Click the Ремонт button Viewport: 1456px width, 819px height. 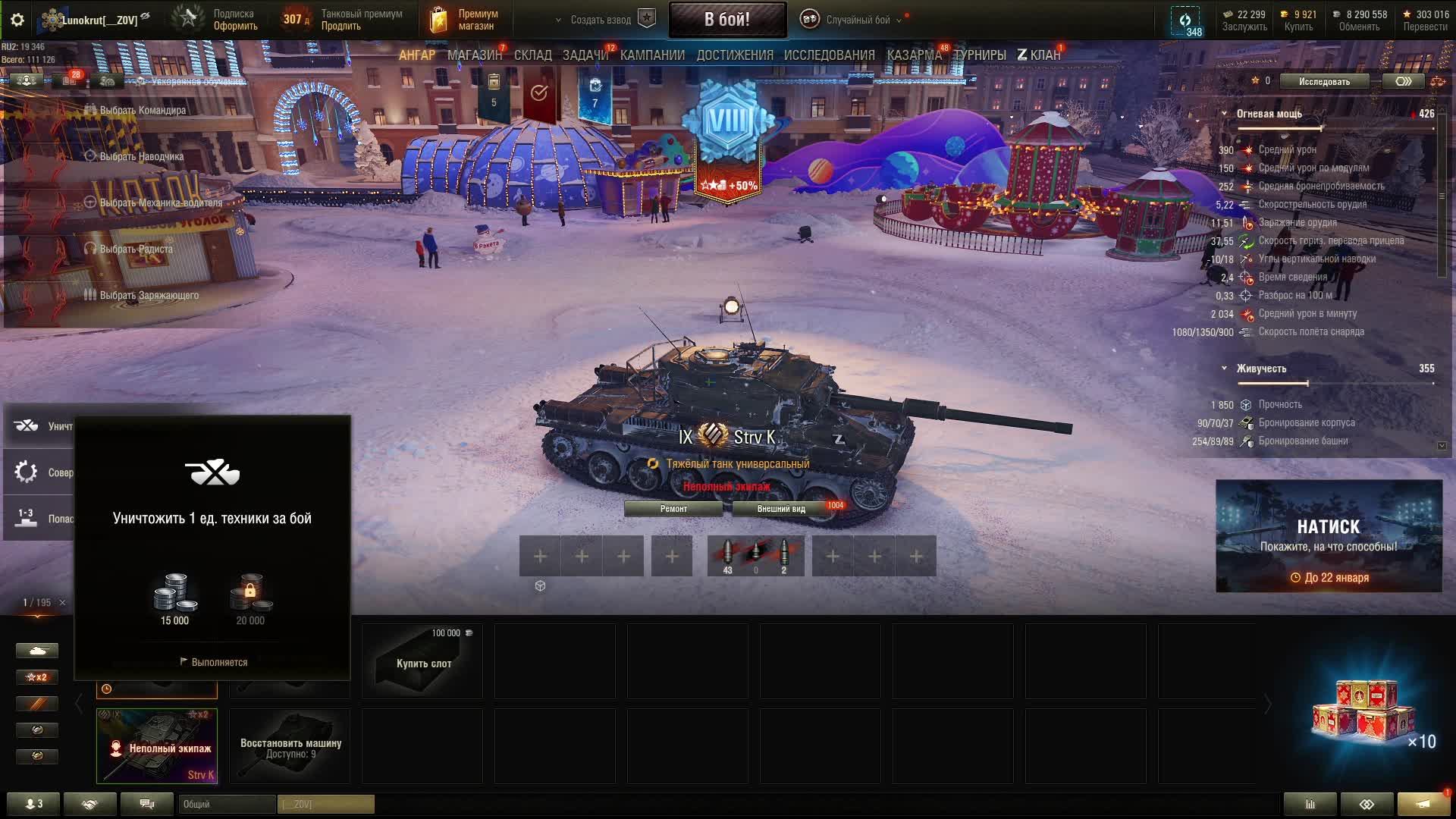673,509
